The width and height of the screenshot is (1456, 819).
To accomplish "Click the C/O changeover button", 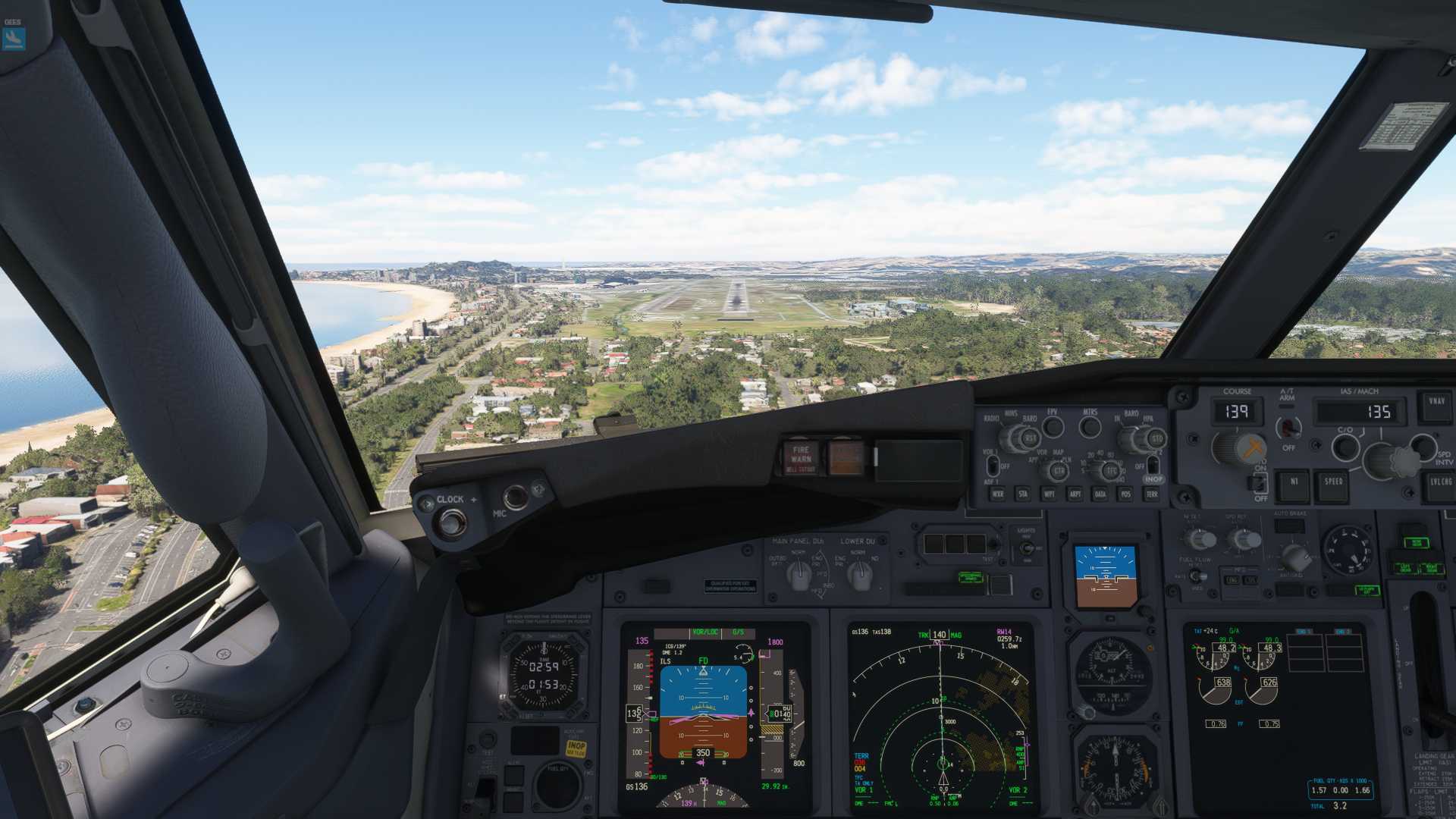I will coord(1345,447).
